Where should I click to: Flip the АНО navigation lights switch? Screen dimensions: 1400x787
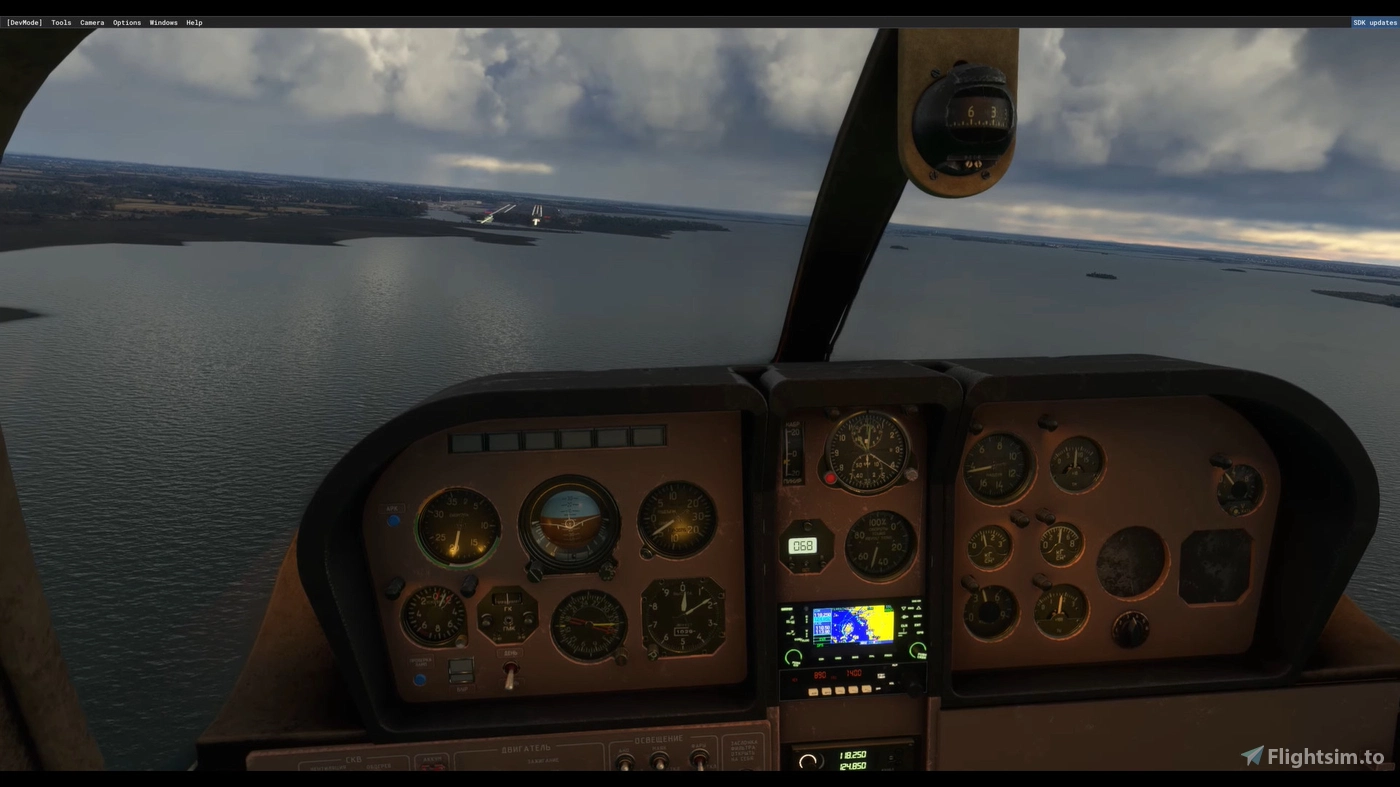[x=623, y=761]
